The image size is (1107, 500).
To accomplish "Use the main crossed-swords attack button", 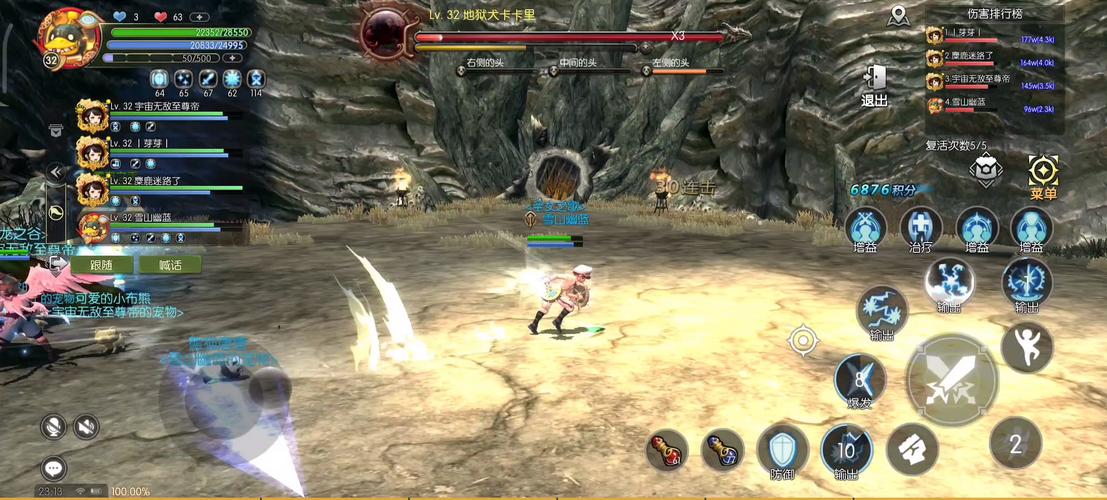I will pos(951,379).
